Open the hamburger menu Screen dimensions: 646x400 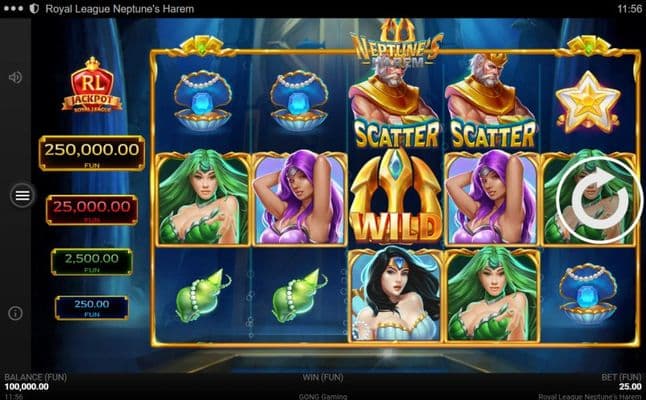click(x=22, y=196)
